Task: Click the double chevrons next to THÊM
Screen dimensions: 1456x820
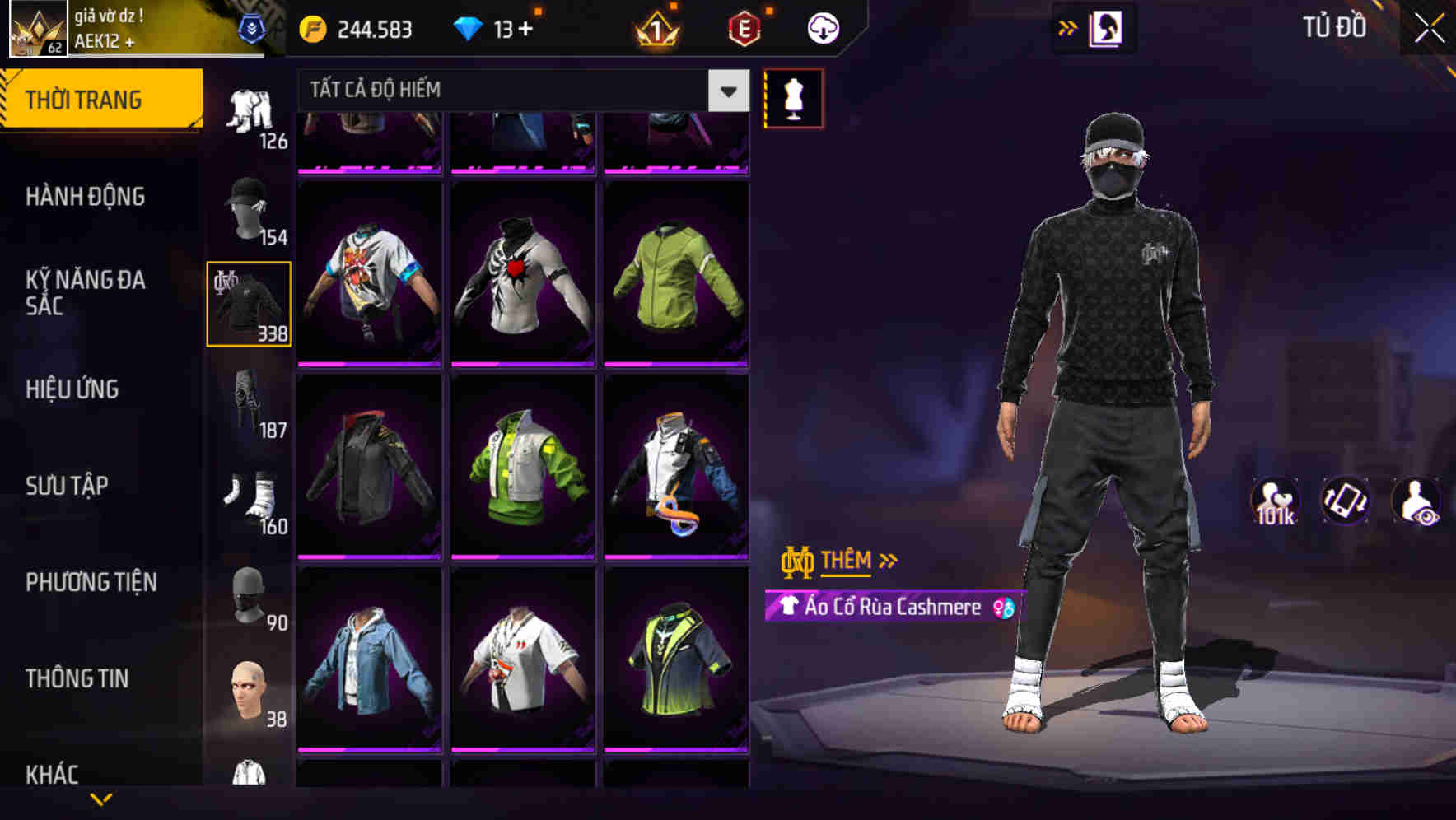Action: click(888, 561)
